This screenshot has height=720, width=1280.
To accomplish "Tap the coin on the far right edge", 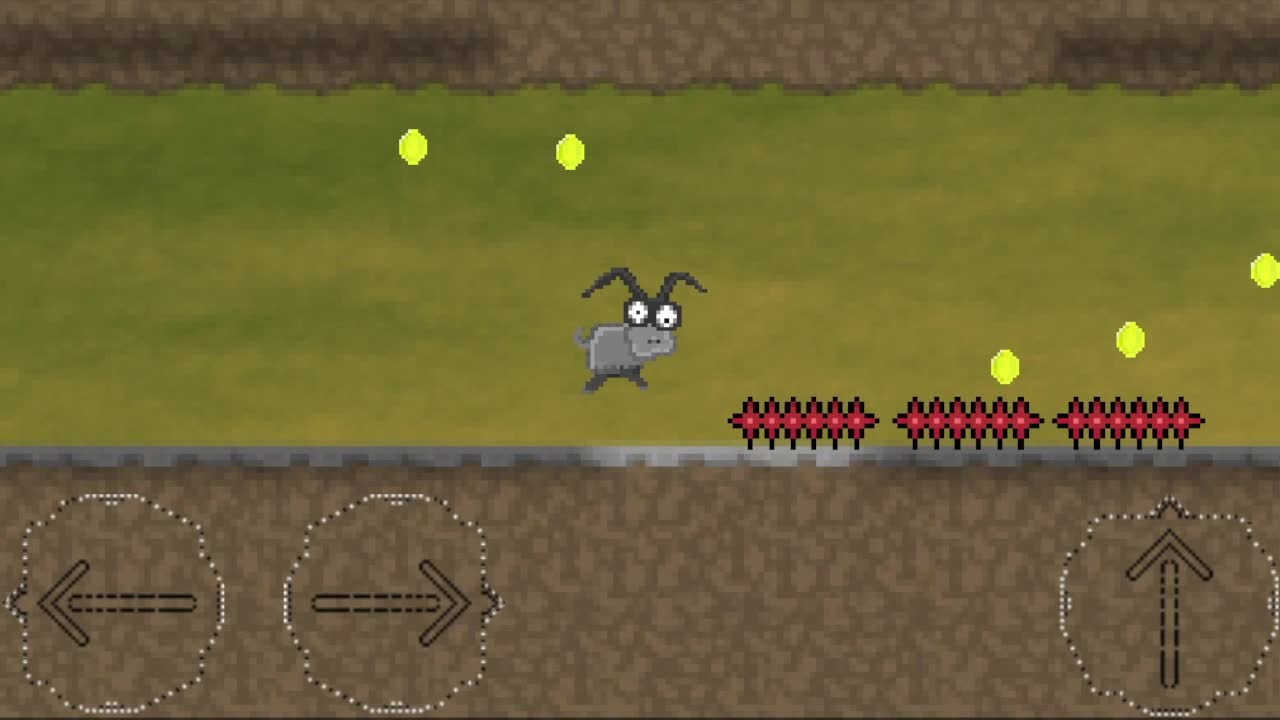I will pos(1264,268).
